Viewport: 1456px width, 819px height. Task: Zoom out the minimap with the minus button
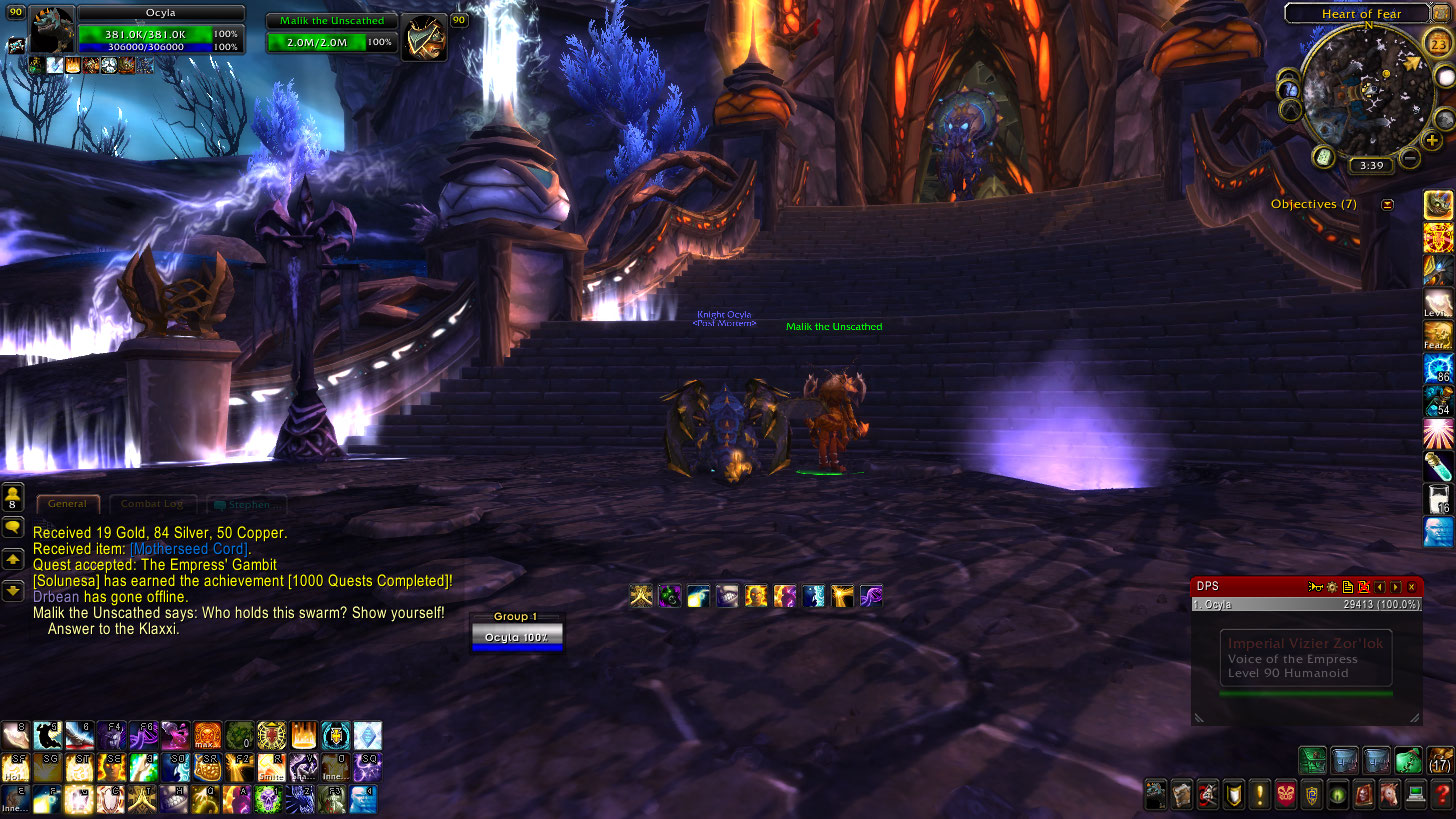coord(1410,158)
